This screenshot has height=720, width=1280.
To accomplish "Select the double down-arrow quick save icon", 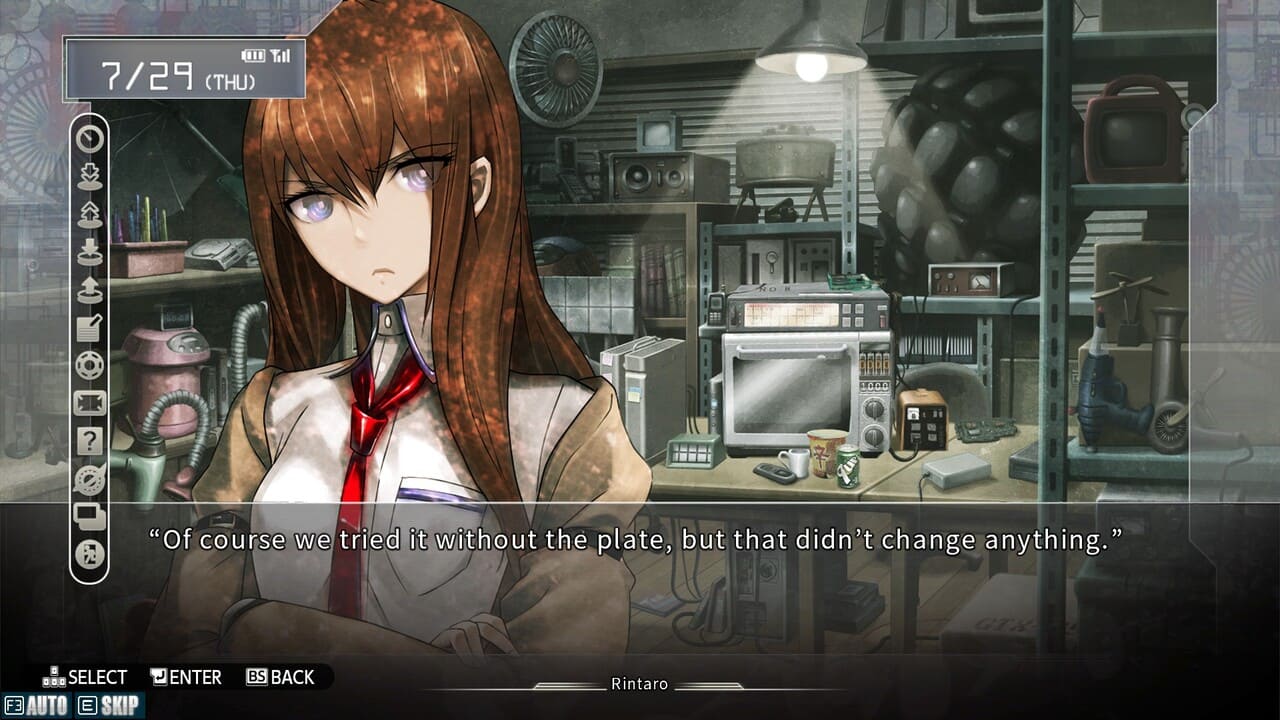I will point(90,176).
